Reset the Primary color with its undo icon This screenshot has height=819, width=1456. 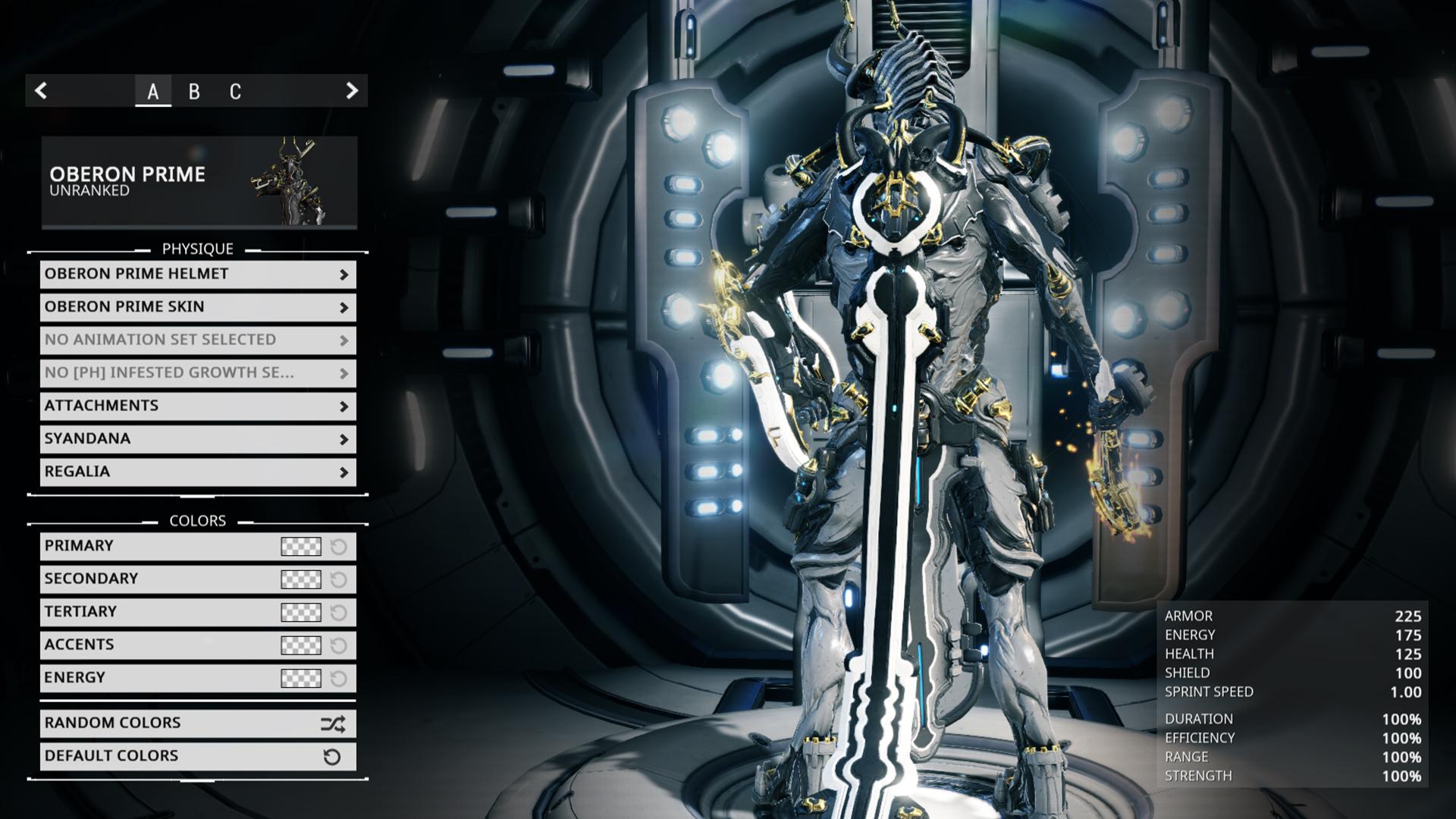(339, 547)
